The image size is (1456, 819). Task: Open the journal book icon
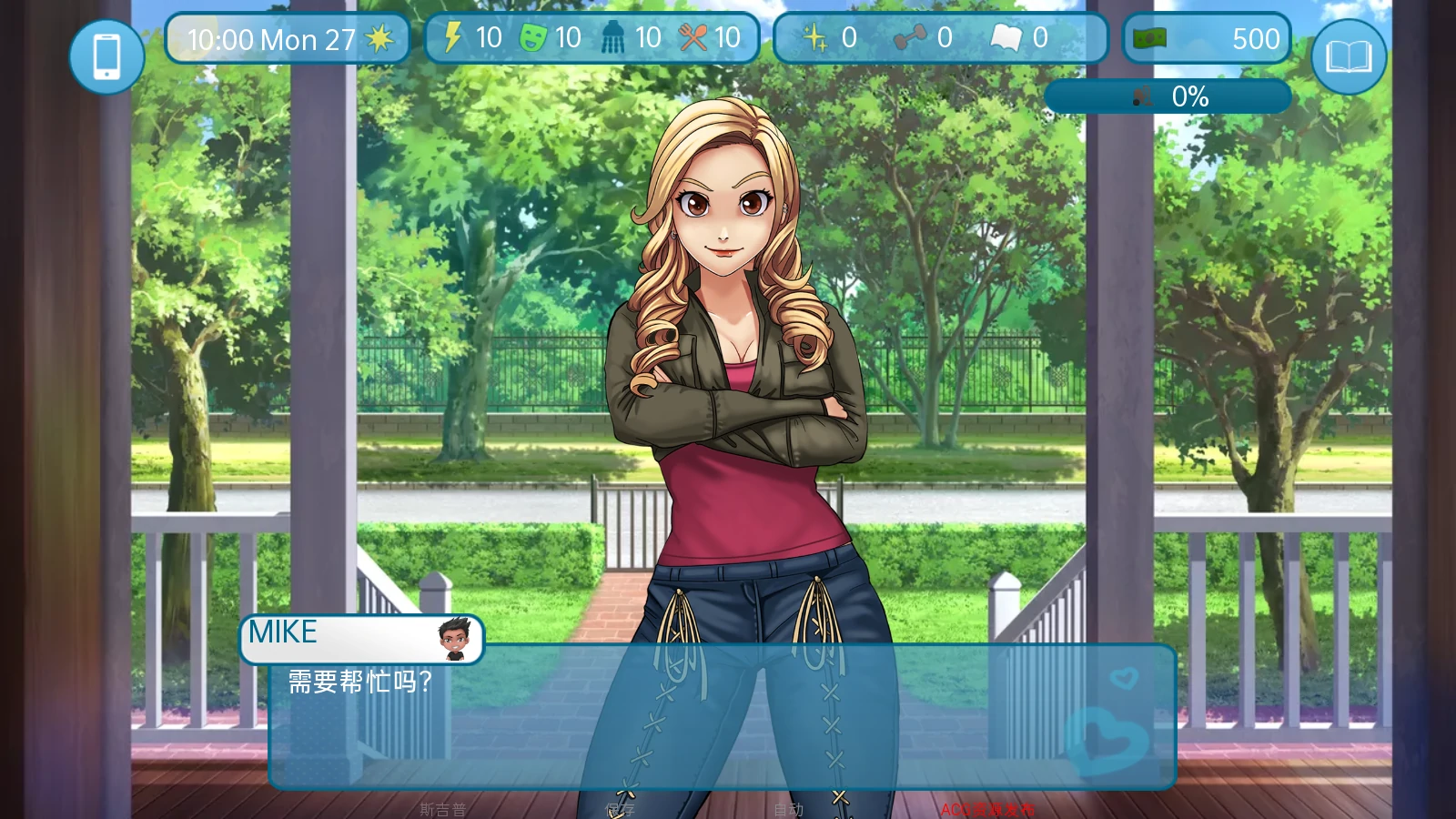click(x=1349, y=56)
